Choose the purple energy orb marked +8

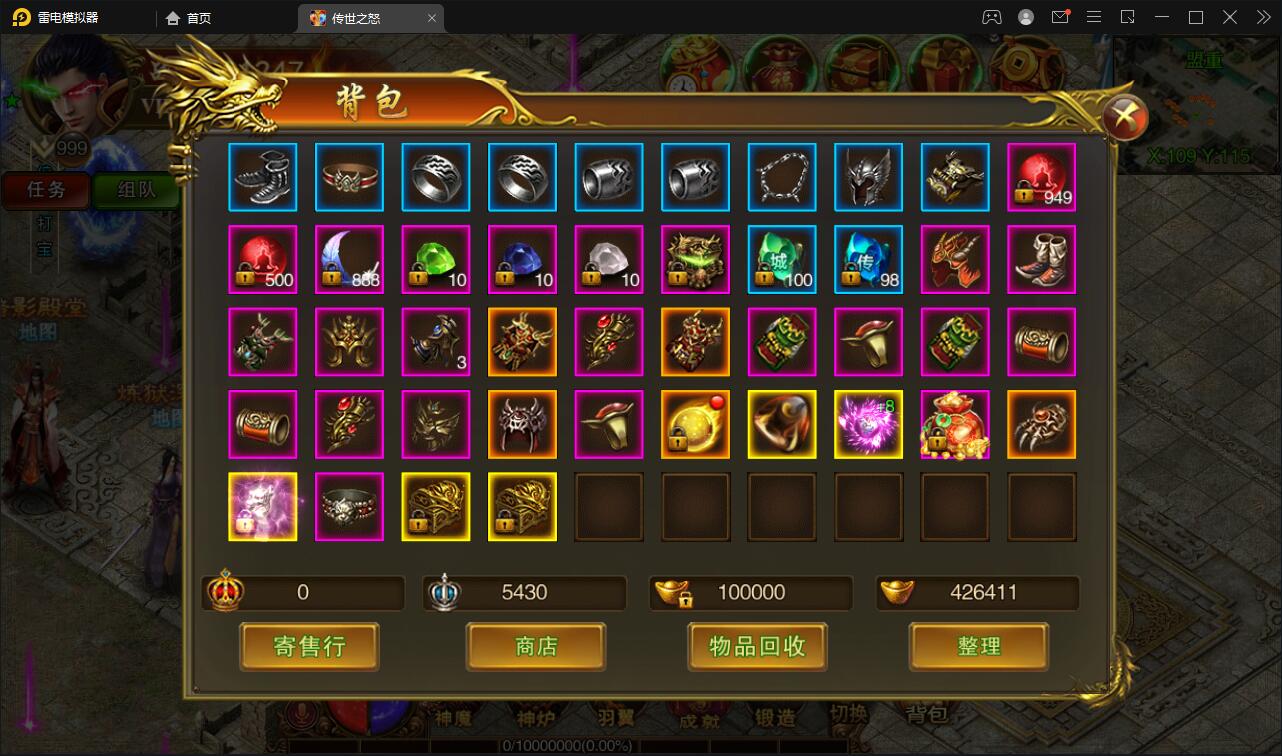tap(868, 425)
